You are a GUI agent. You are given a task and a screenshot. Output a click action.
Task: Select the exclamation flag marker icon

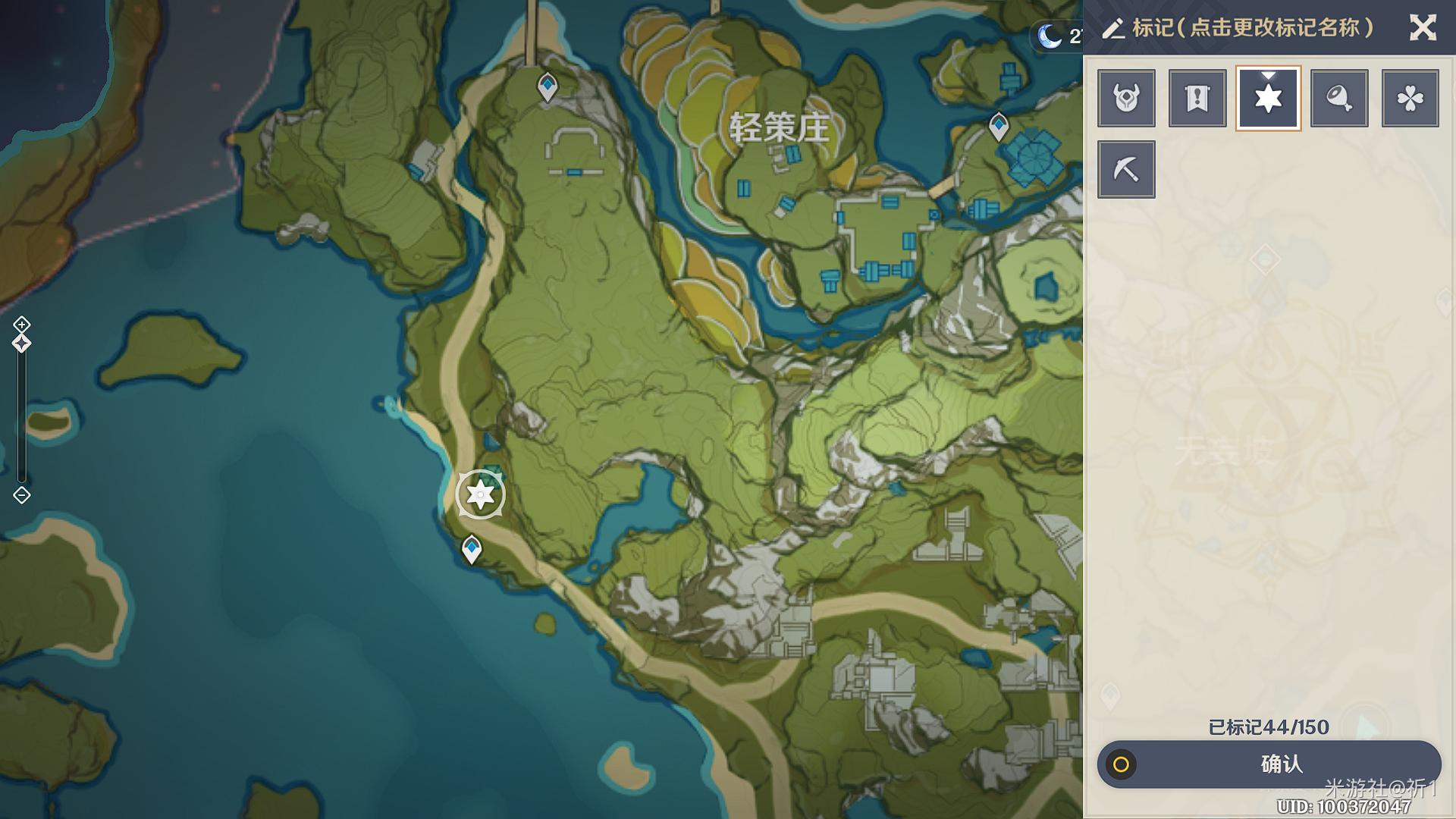[1197, 98]
